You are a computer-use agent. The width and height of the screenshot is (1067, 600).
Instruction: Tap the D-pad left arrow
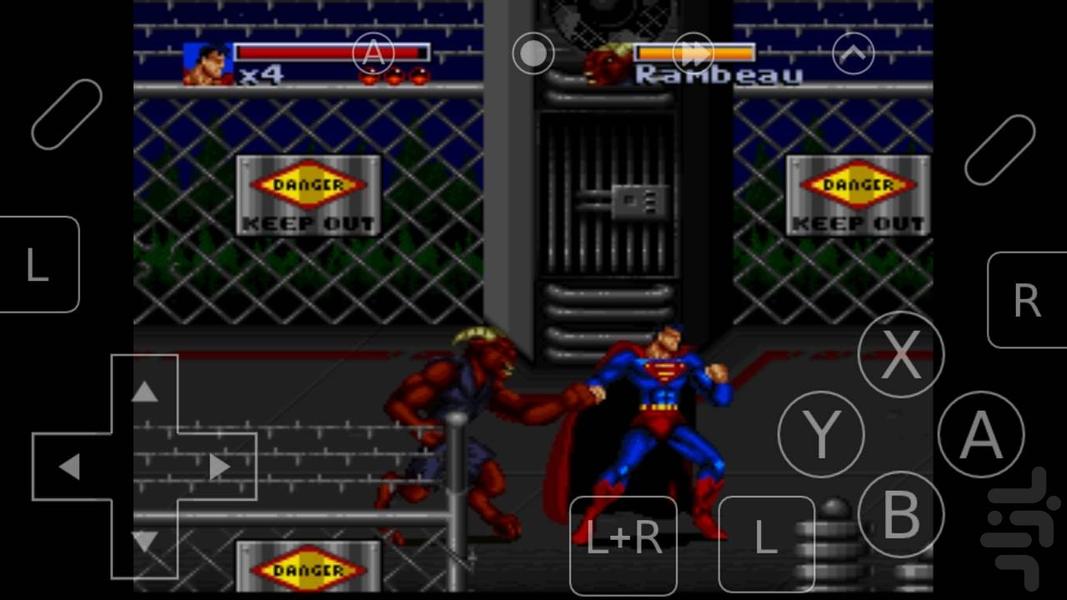tap(69, 466)
